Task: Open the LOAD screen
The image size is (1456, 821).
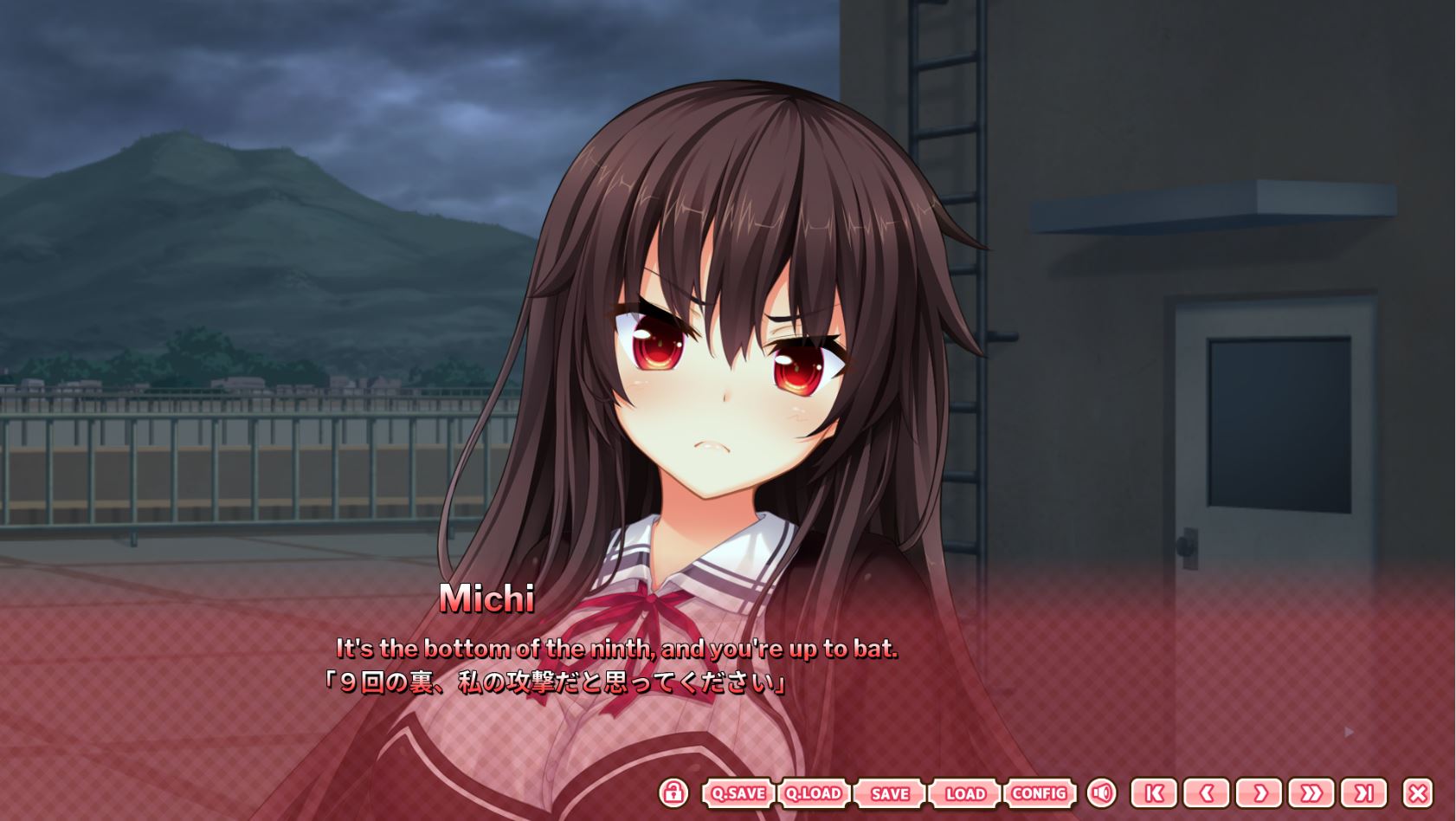Action: [x=964, y=793]
